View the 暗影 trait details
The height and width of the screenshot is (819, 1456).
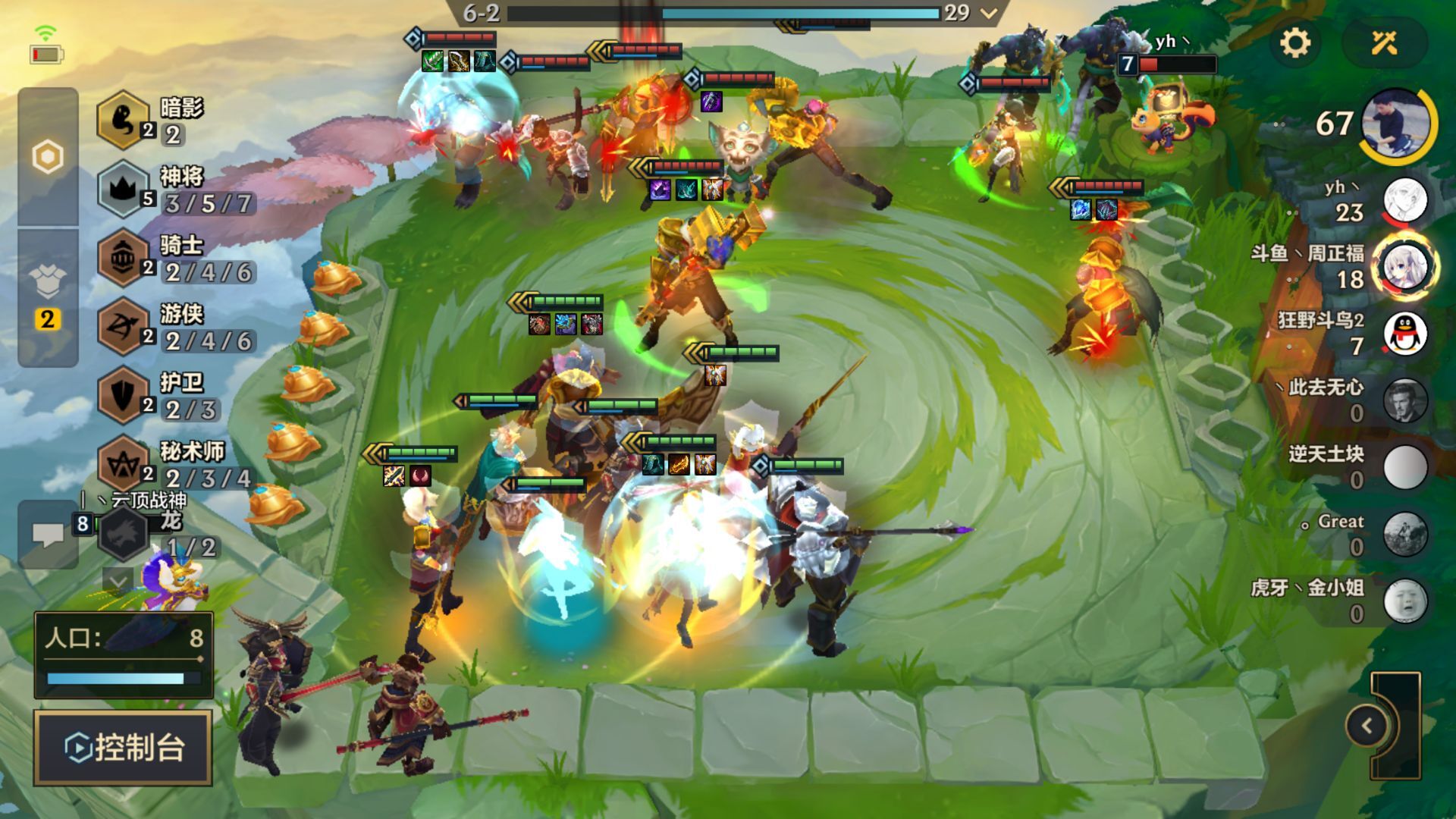(123, 120)
